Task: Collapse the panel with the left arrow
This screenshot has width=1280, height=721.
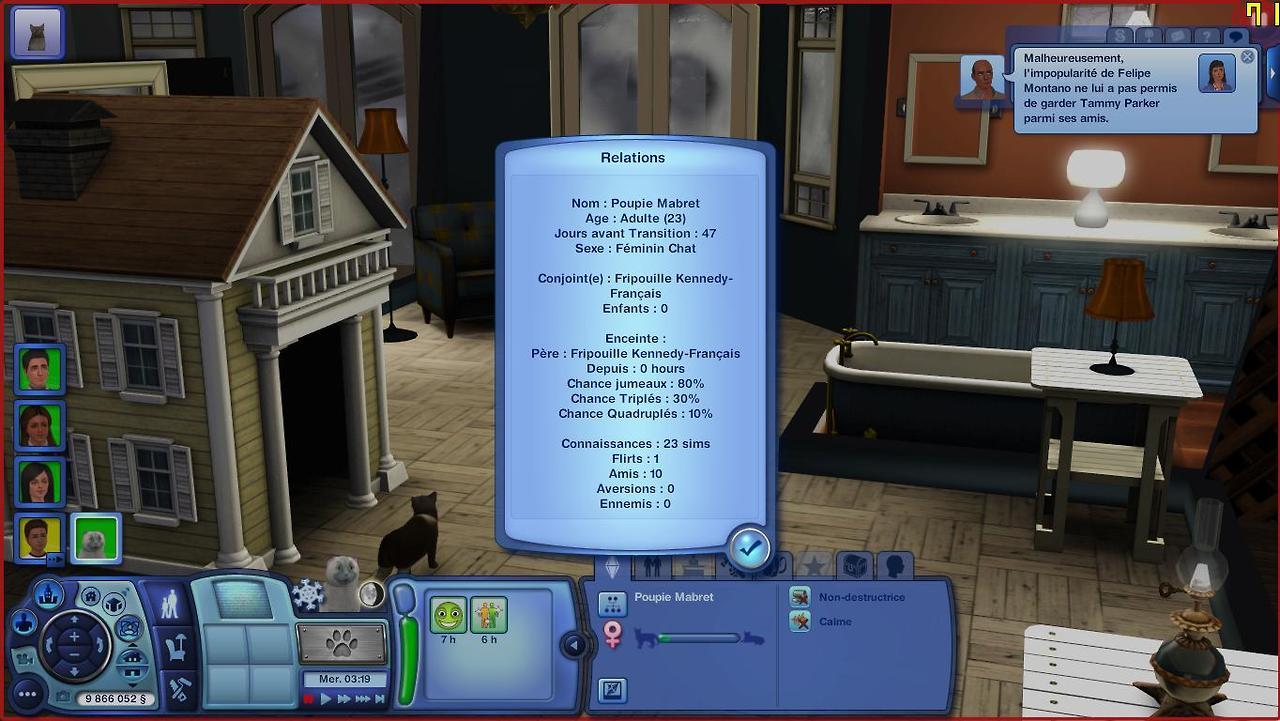Action: point(574,646)
